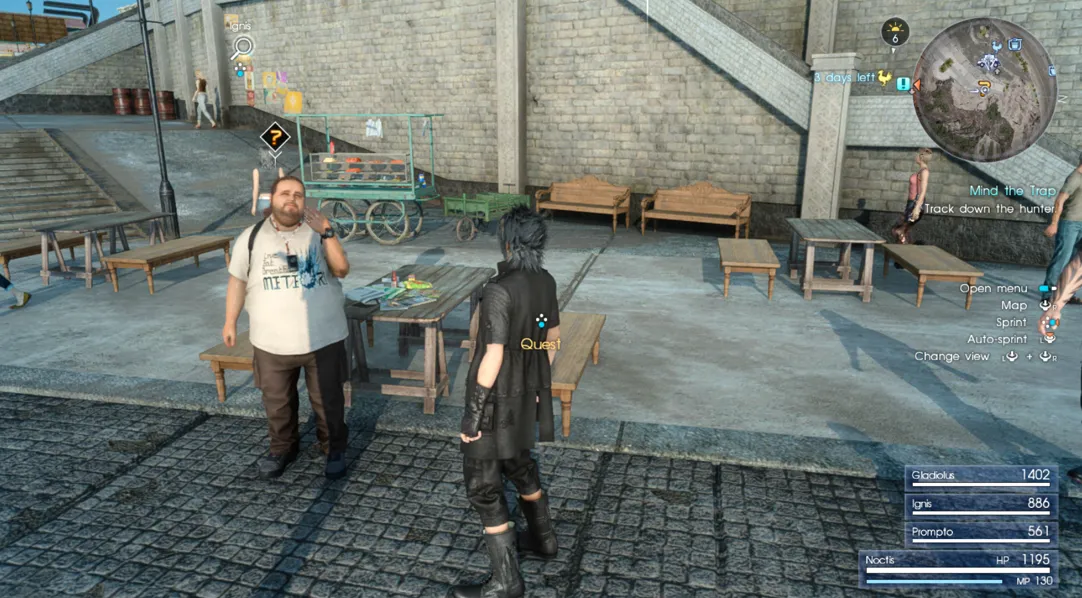Image resolution: width=1082 pixels, height=598 pixels.
Task: Select the Mind the Trap quest tracker
Action: click(1010, 191)
